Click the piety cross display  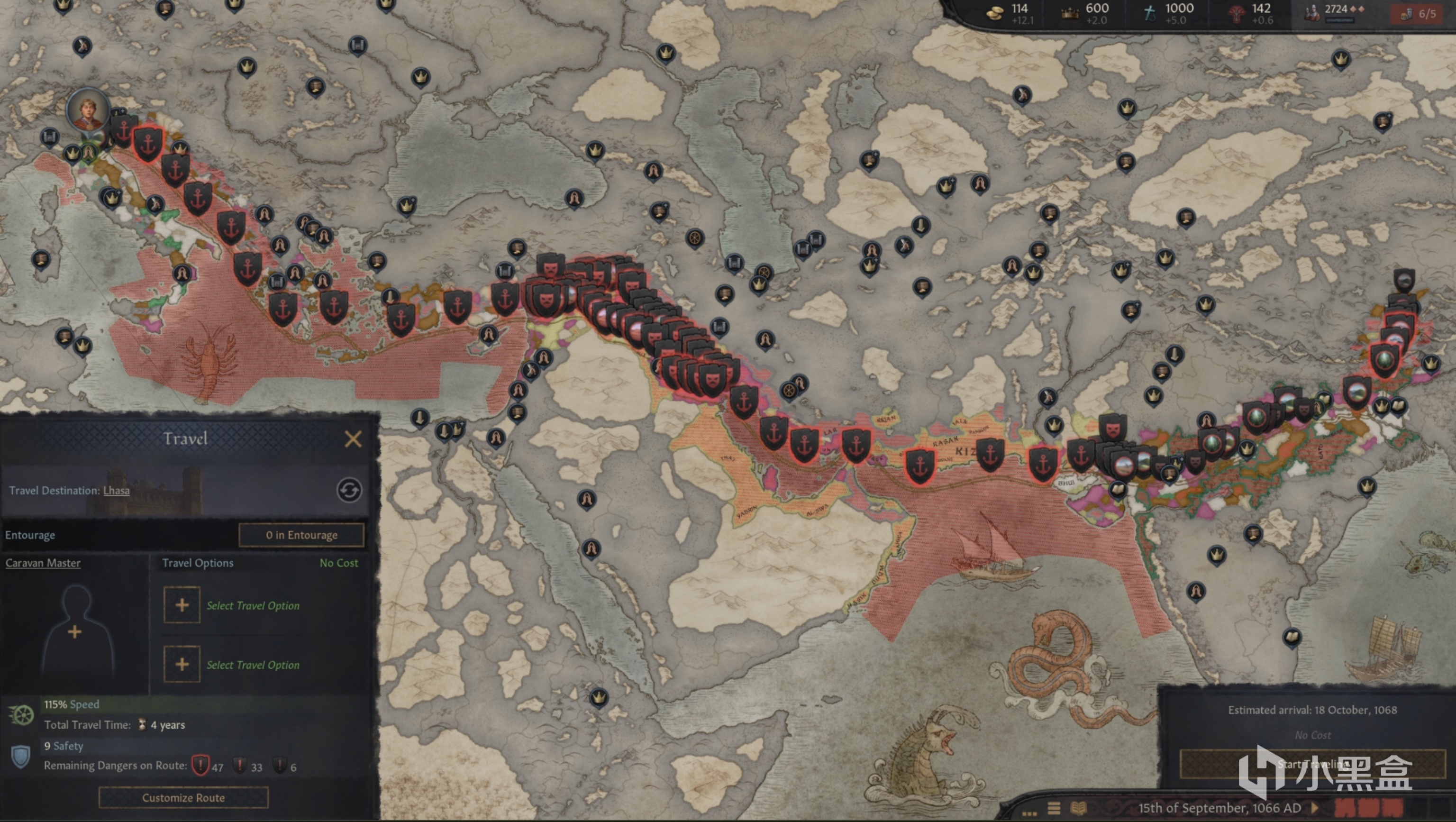[1169, 12]
